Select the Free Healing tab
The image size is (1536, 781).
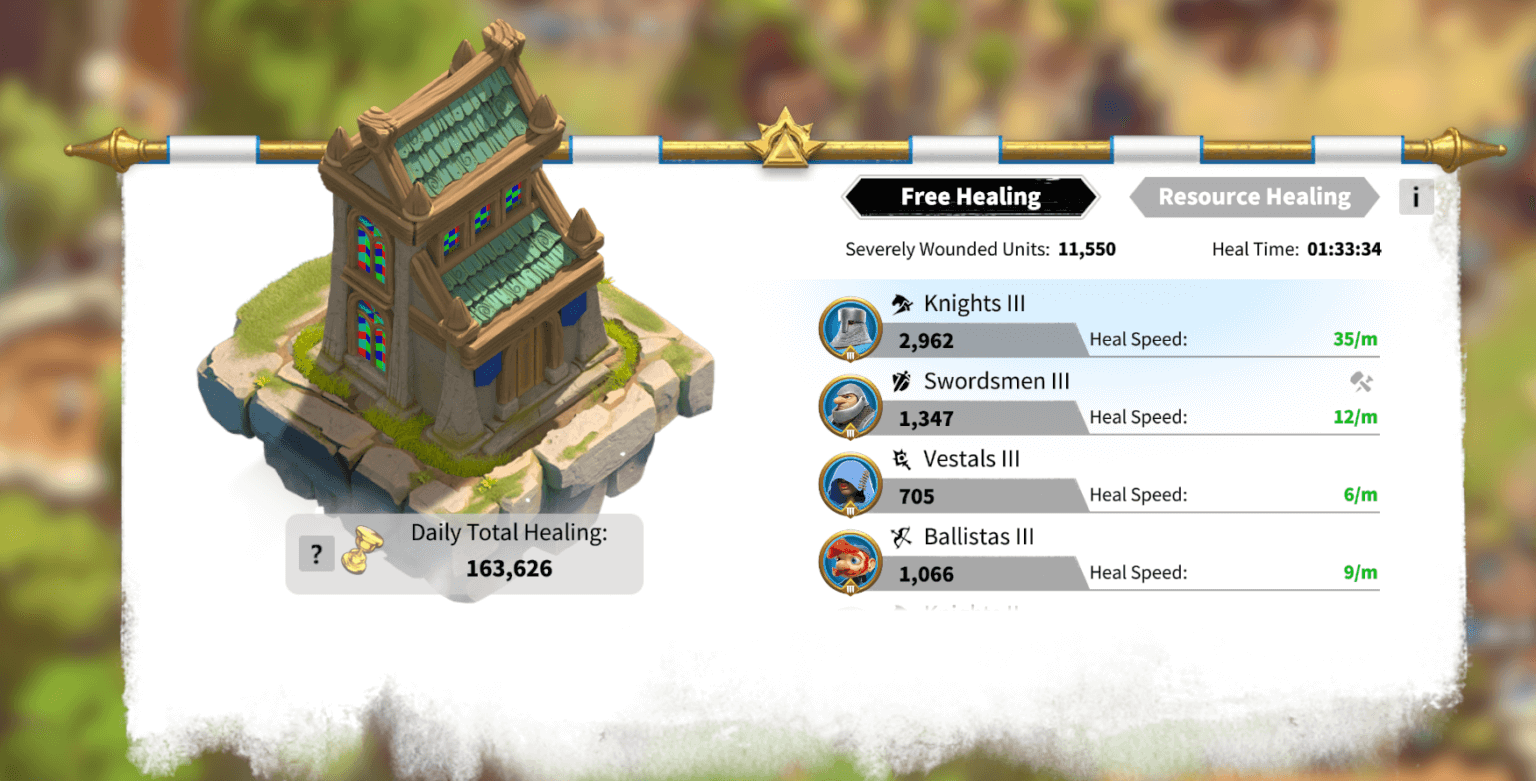coord(969,197)
